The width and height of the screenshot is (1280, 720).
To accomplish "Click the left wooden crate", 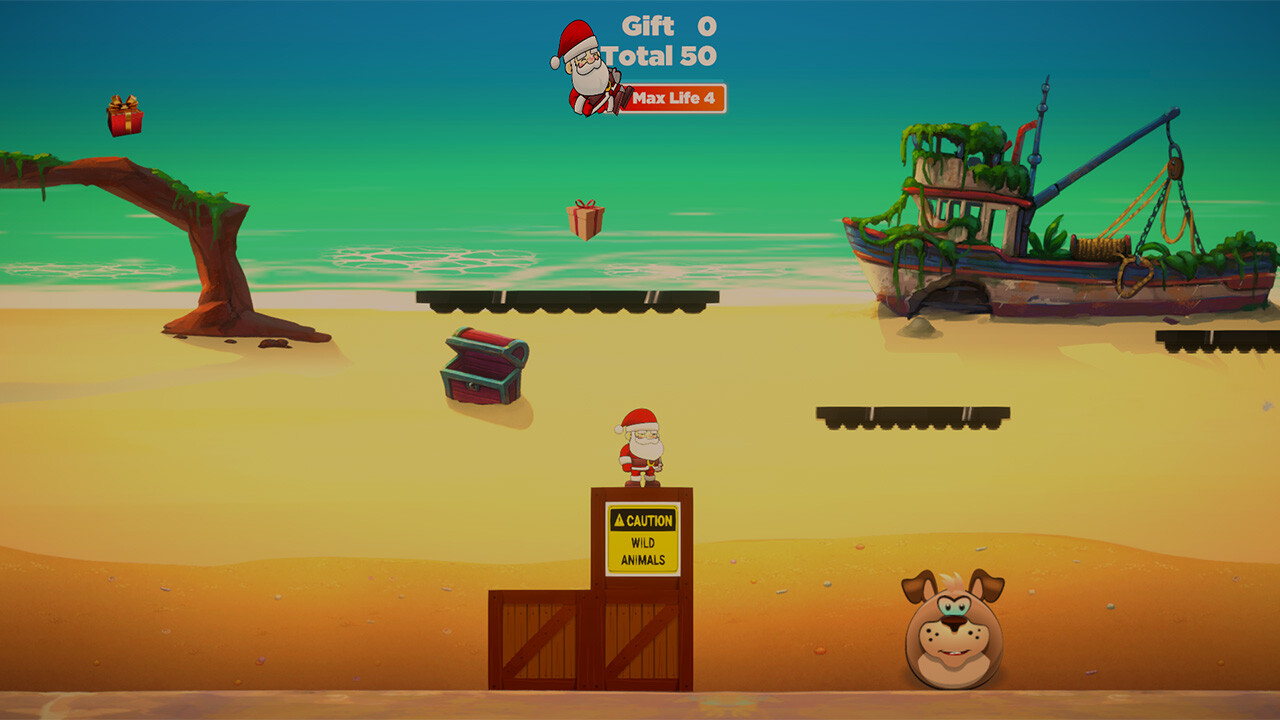I will click(x=538, y=640).
